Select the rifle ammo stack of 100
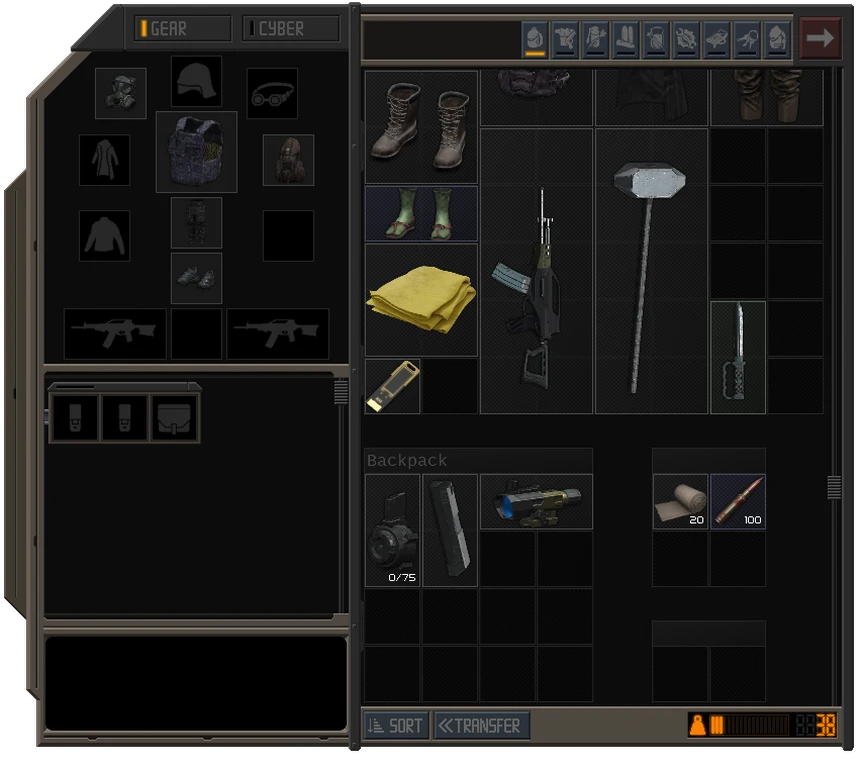 (738, 501)
